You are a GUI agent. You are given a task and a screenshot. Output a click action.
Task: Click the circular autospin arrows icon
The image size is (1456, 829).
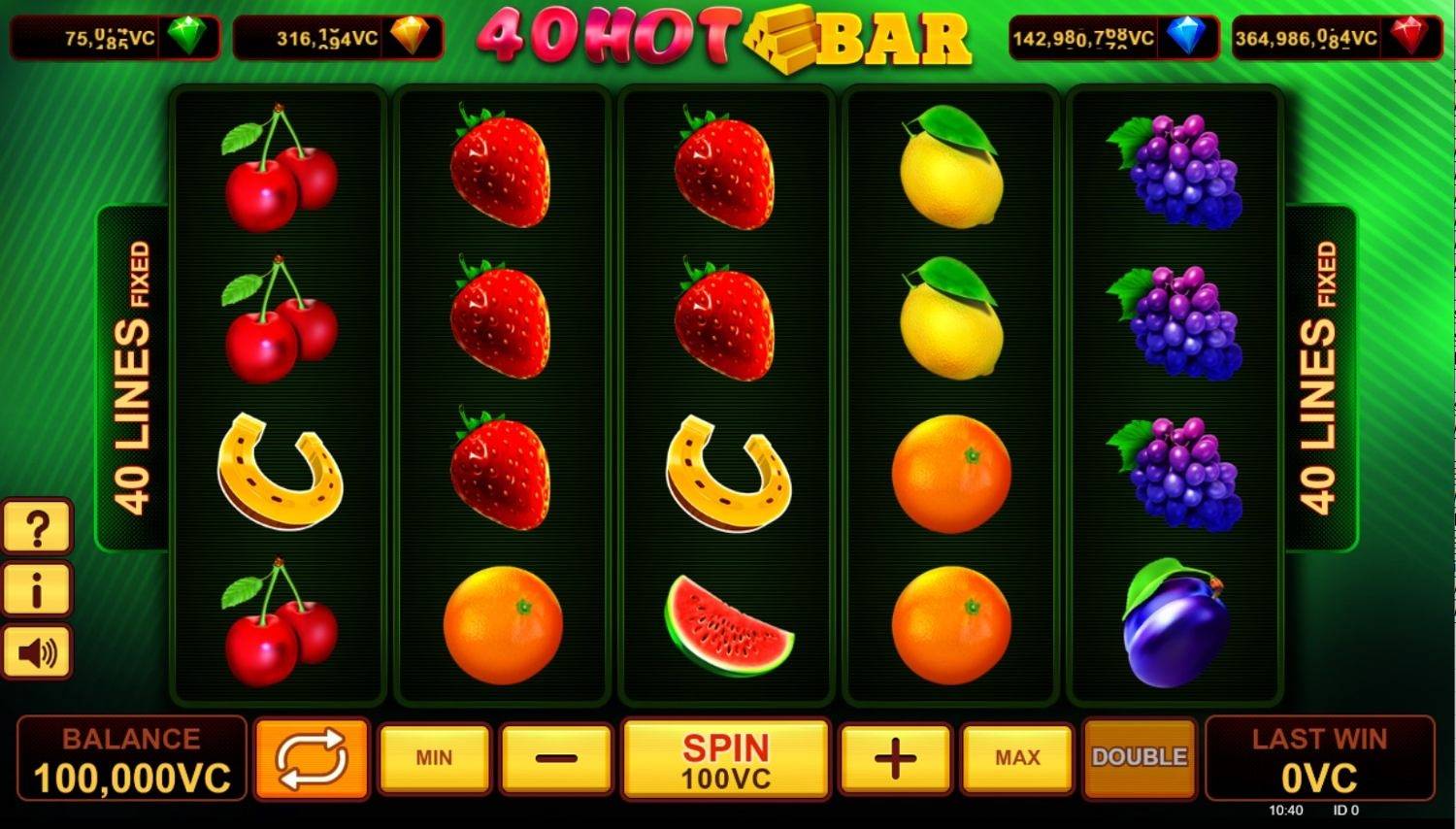(309, 759)
